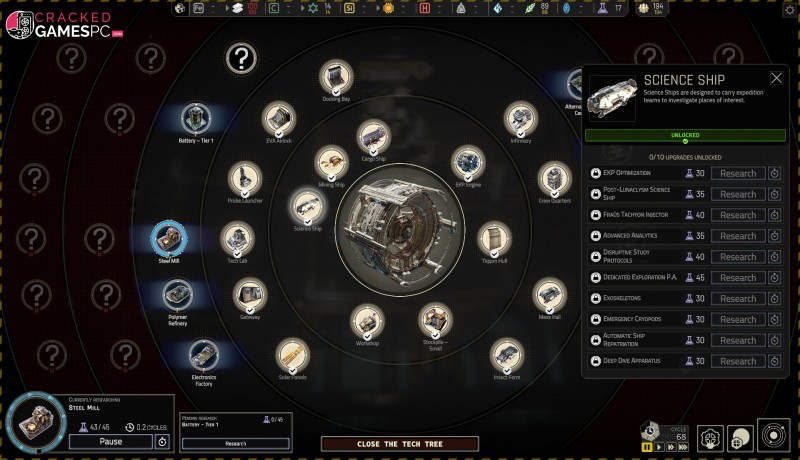This screenshot has height=460, width=800.
Task: Research the Advanced Analytics upgrade
Action: (738, 236)
